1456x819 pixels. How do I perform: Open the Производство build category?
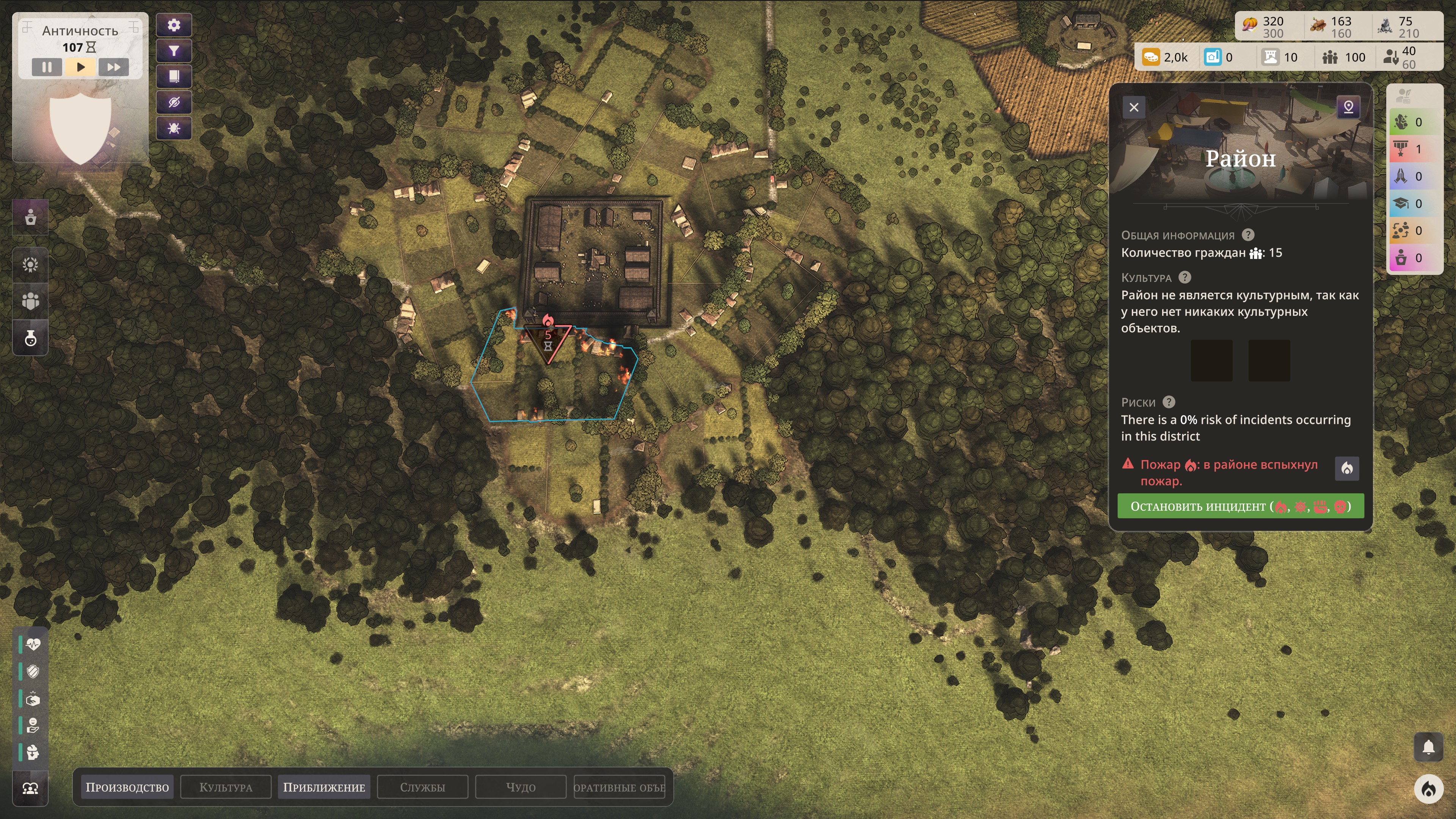[x=127, y=787]
